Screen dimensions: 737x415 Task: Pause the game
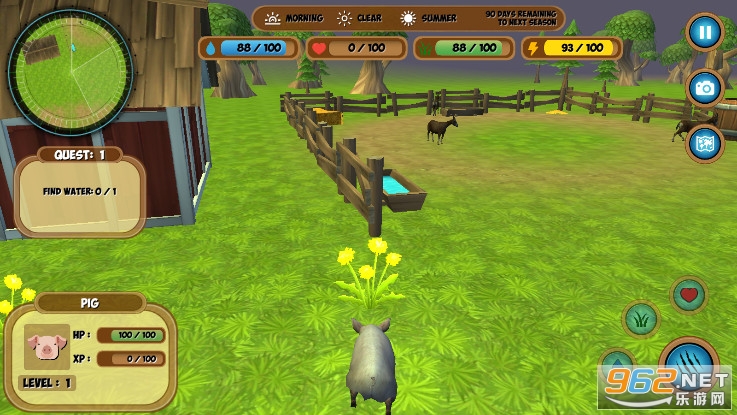tap(704, 32)
